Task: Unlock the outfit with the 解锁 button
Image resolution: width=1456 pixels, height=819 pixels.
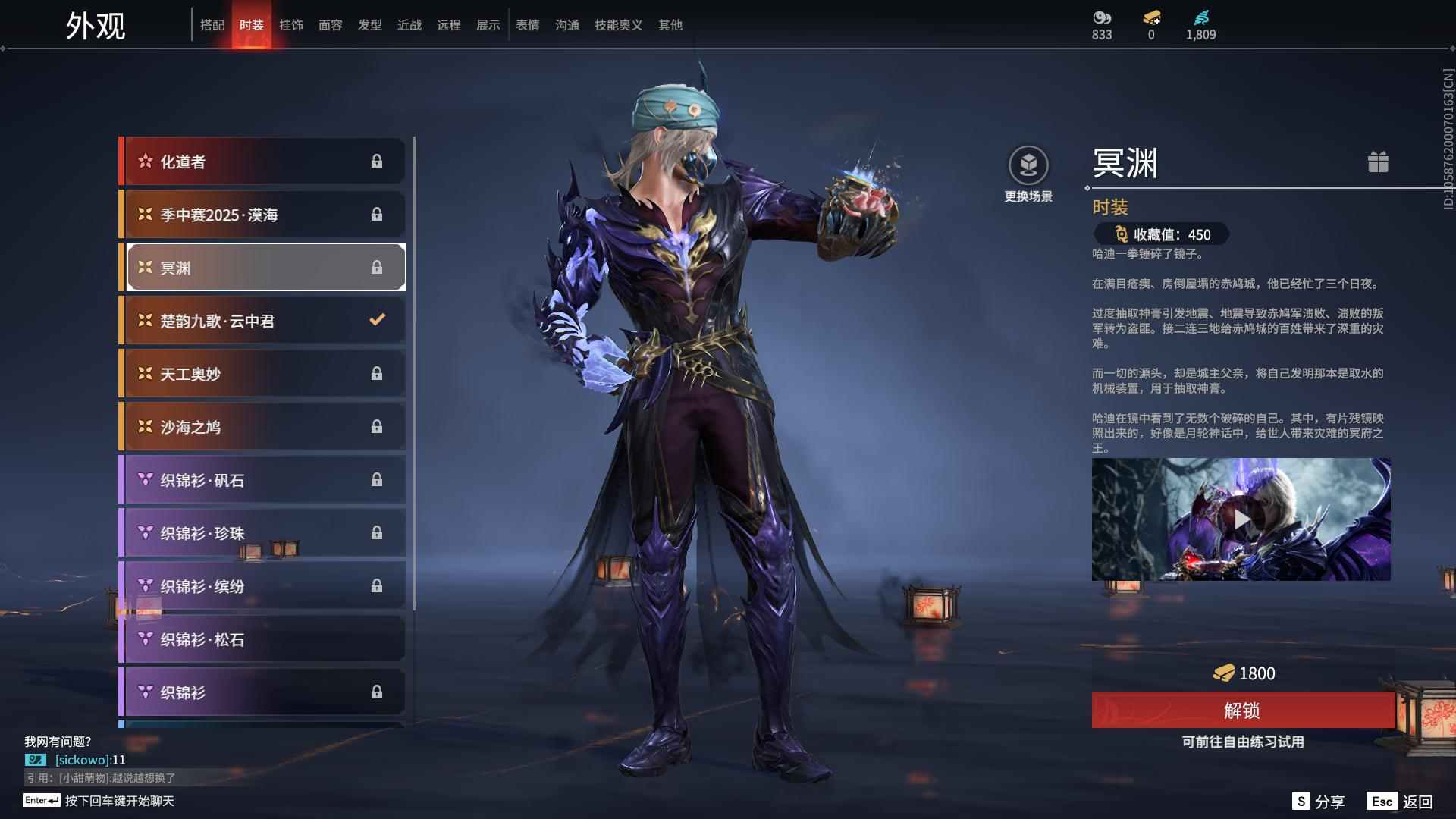Action: point(1241,711)
